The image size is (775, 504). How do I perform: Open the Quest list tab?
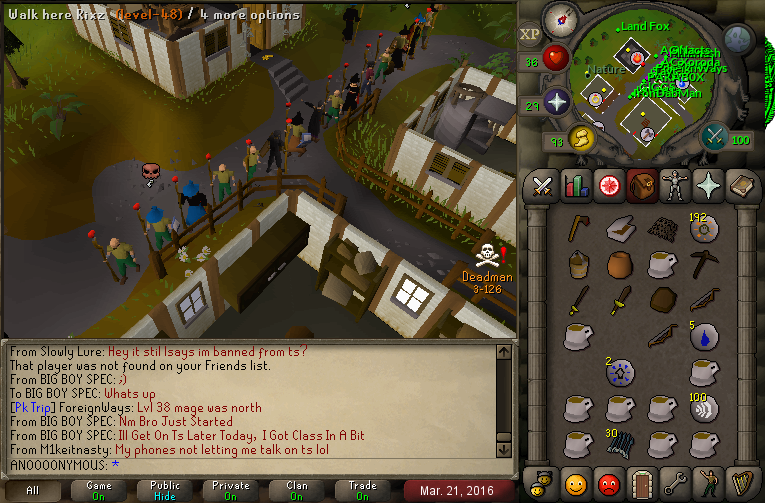608,185
